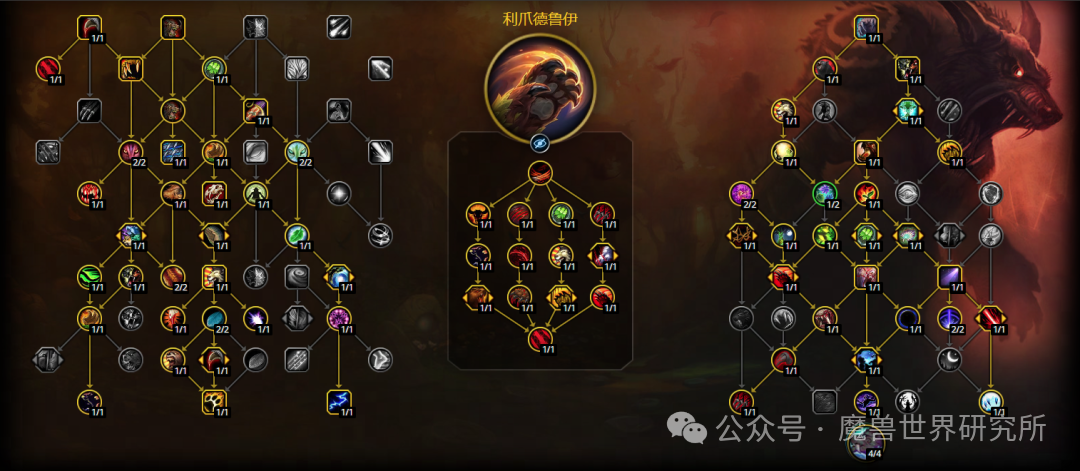
Task: Click the glowing yellow sun talent node
Action: coord(783,152)
